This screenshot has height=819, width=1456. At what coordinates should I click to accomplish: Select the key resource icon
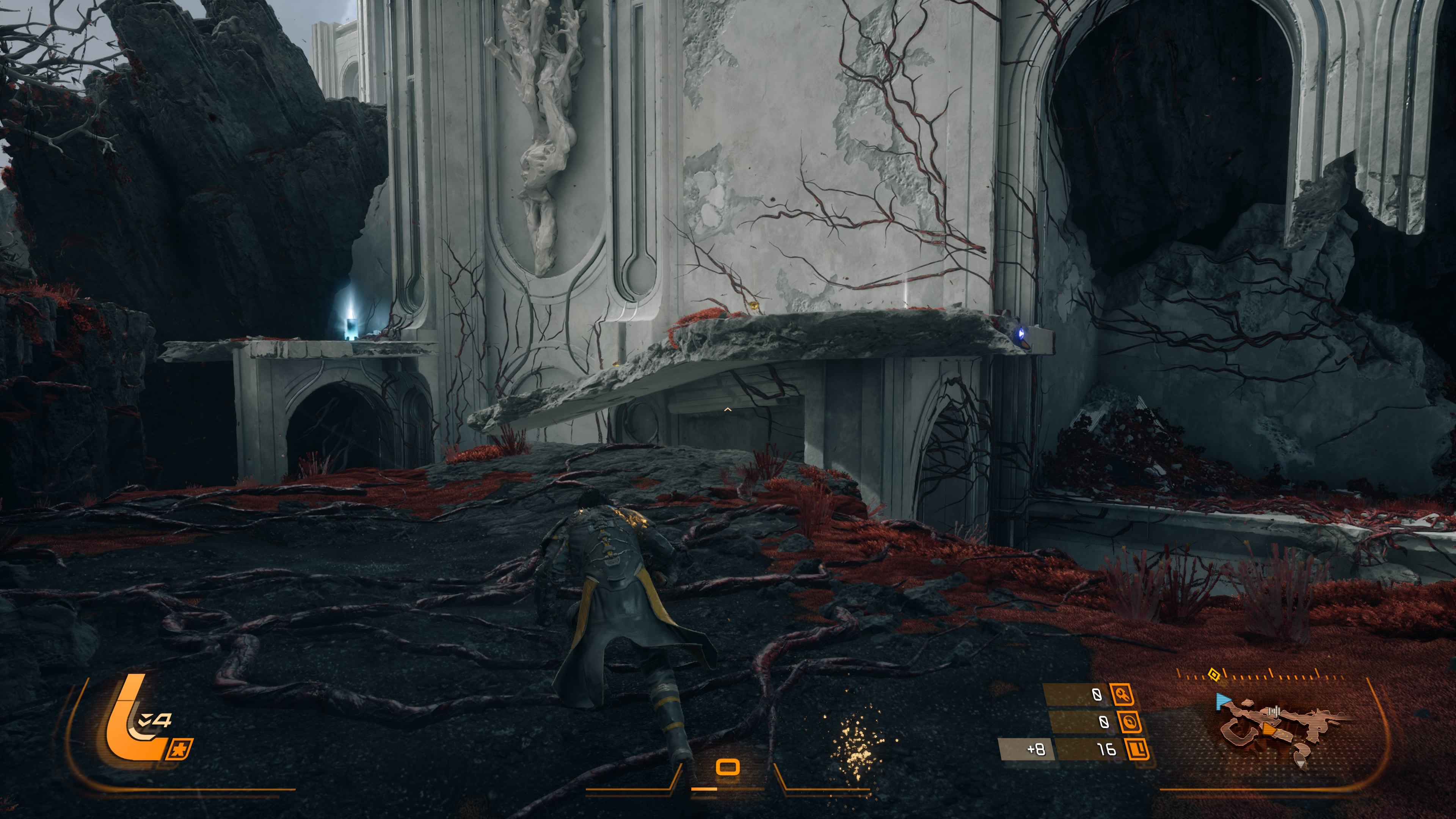click(x=1122, y=694)
